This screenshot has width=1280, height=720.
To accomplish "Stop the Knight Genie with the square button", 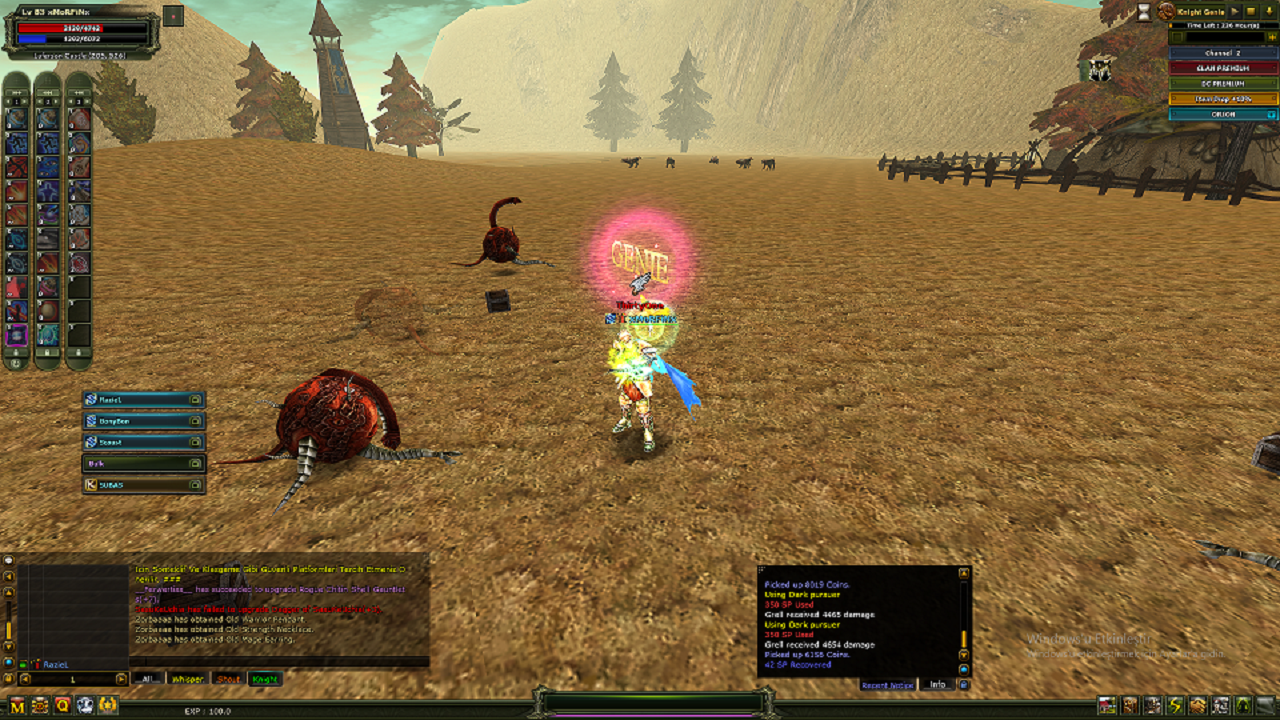I will click(x=1251, y=11).
